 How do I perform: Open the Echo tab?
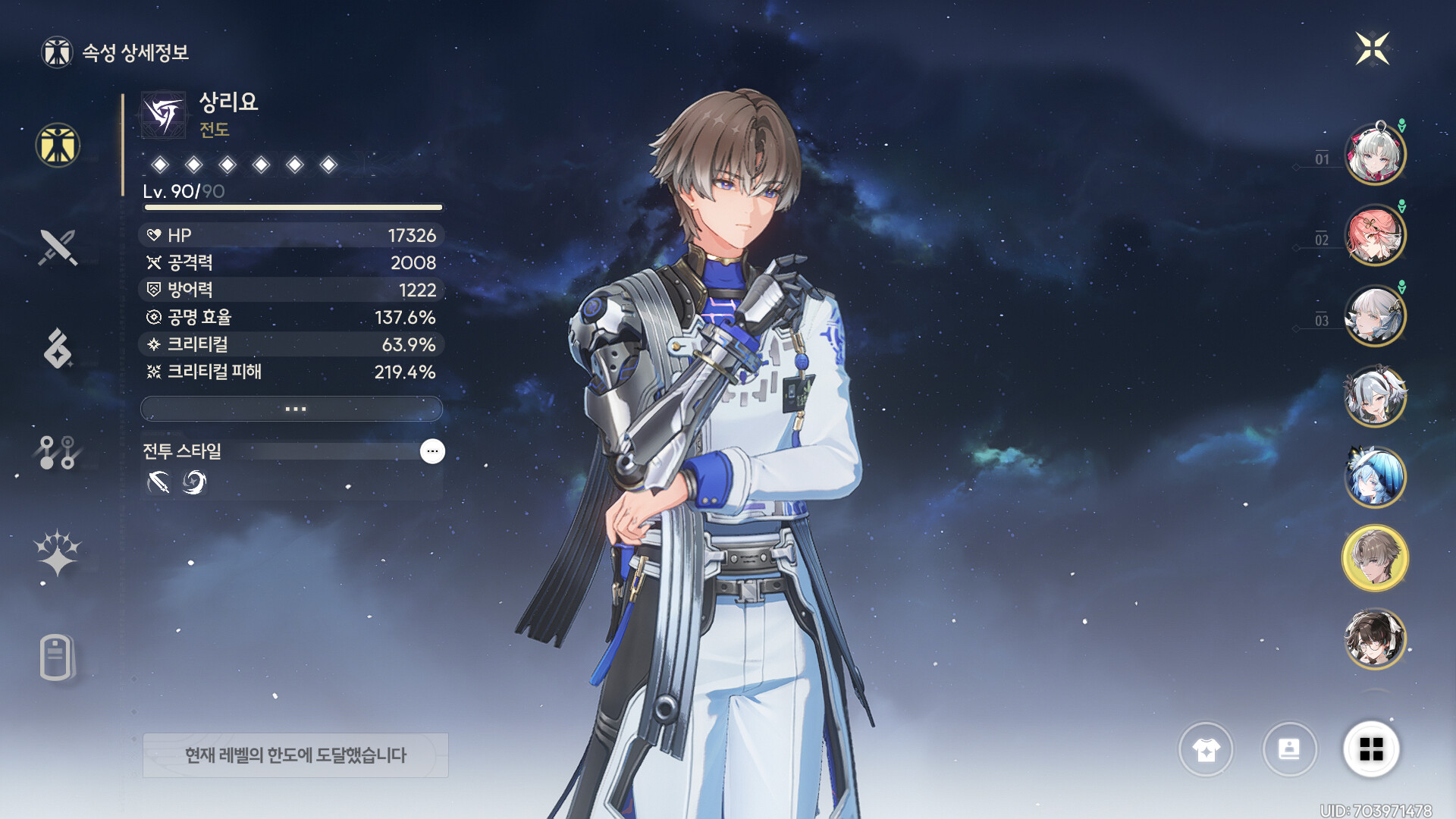pos(58,349)
